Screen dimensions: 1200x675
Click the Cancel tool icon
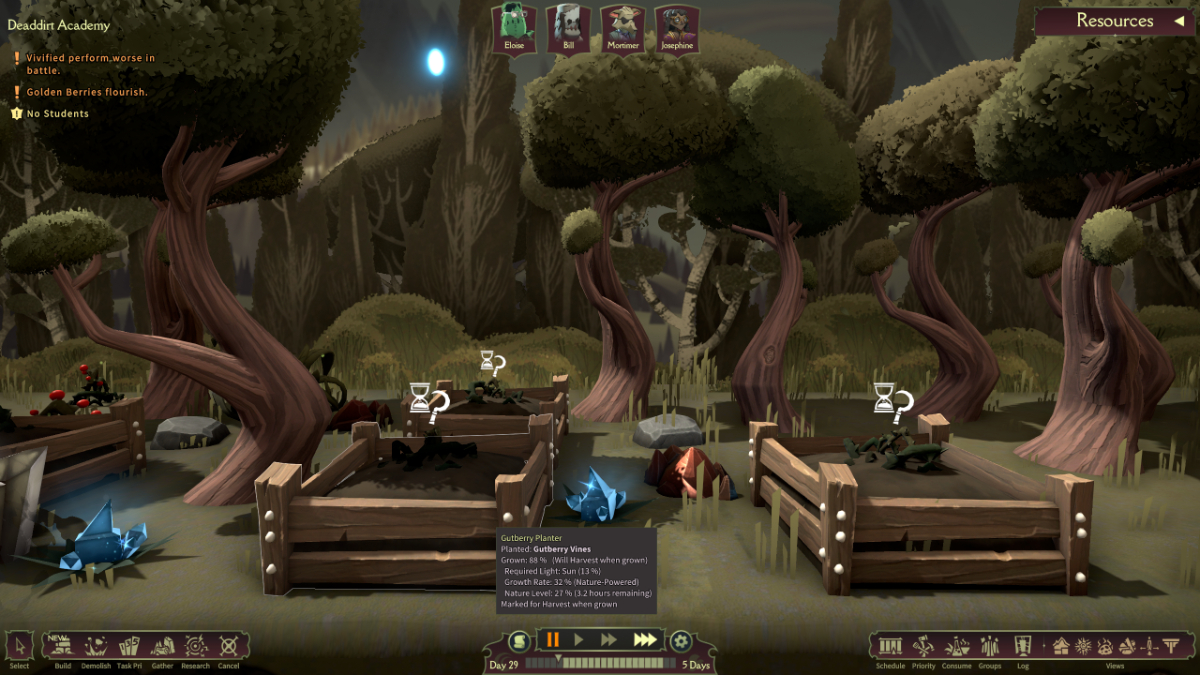pos(229,645)
